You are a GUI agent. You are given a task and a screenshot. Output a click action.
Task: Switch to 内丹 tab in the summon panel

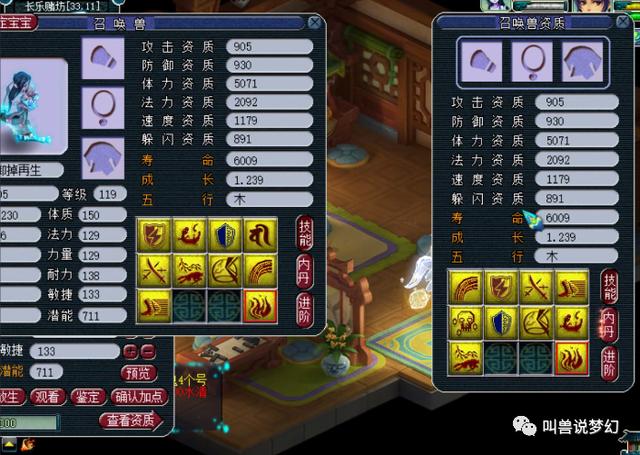[305, 270]
